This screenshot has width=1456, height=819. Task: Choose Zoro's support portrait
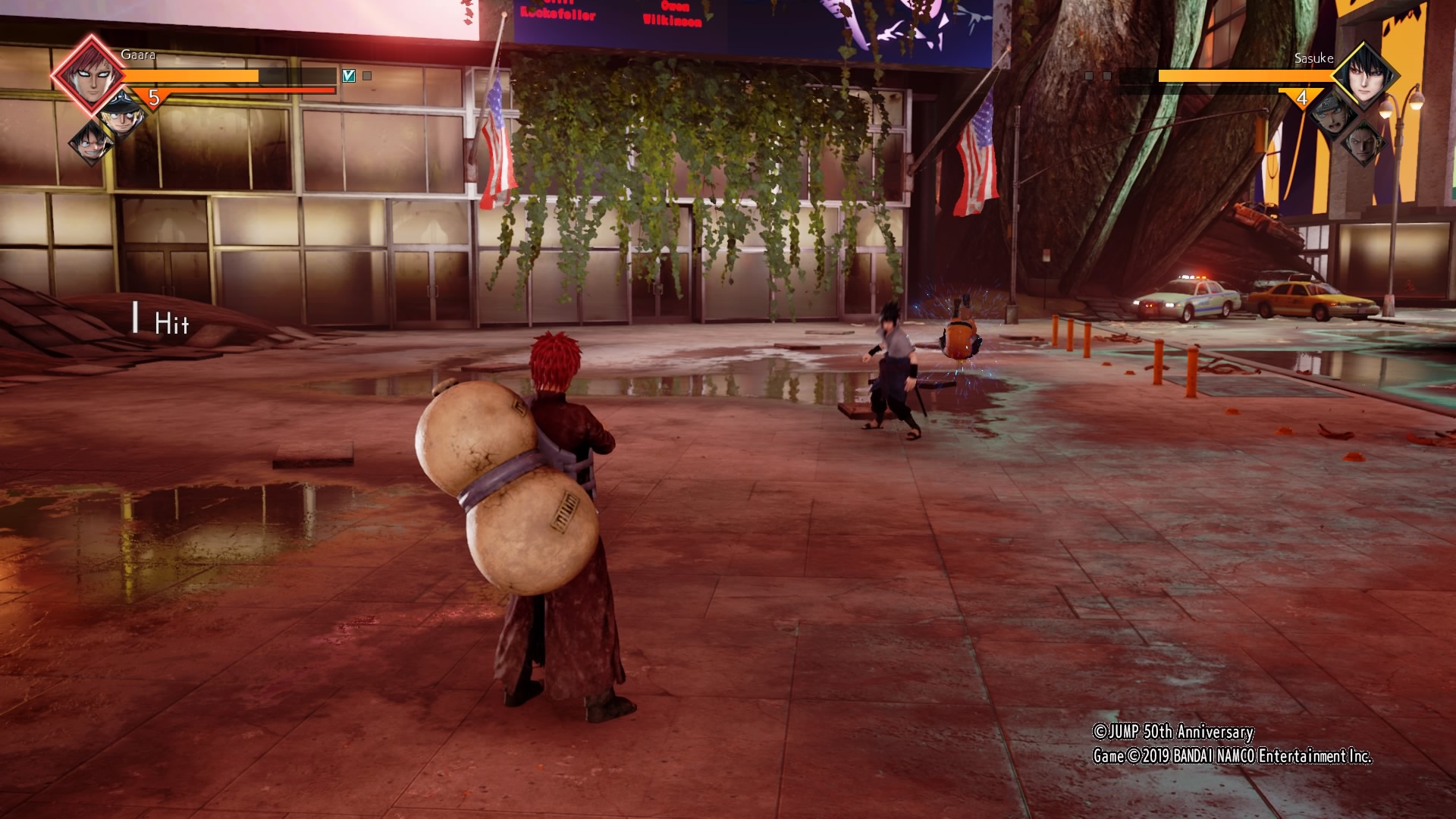1365,143
